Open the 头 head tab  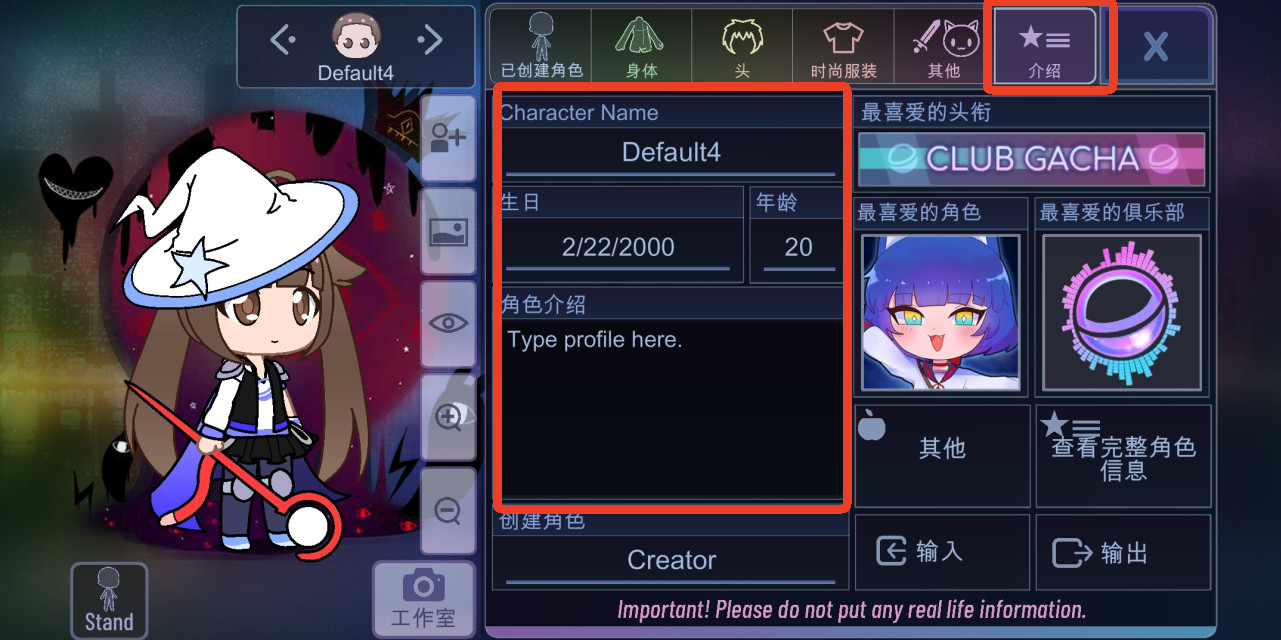tap(742, 46)
